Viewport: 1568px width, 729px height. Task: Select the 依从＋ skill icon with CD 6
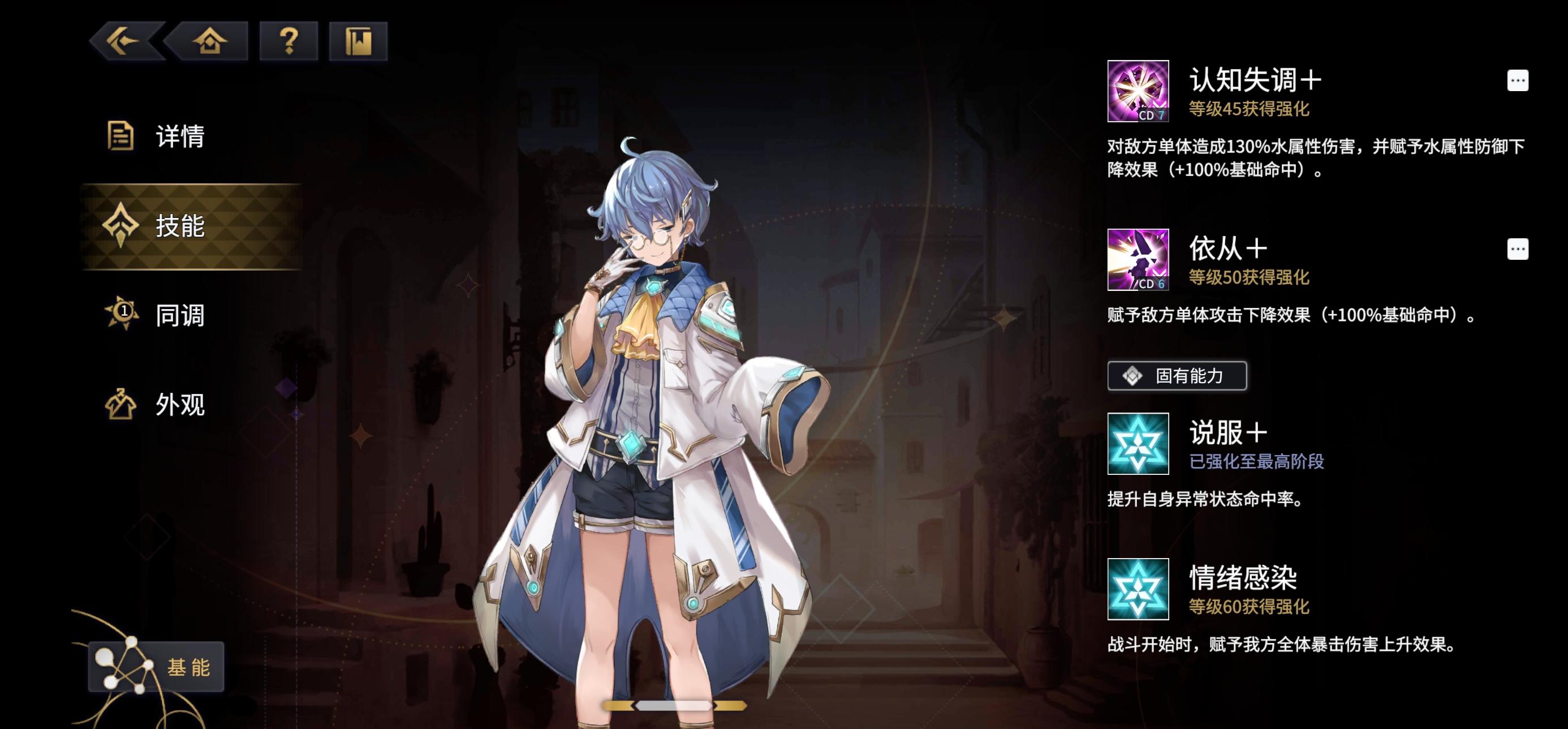click(1138, 261)
